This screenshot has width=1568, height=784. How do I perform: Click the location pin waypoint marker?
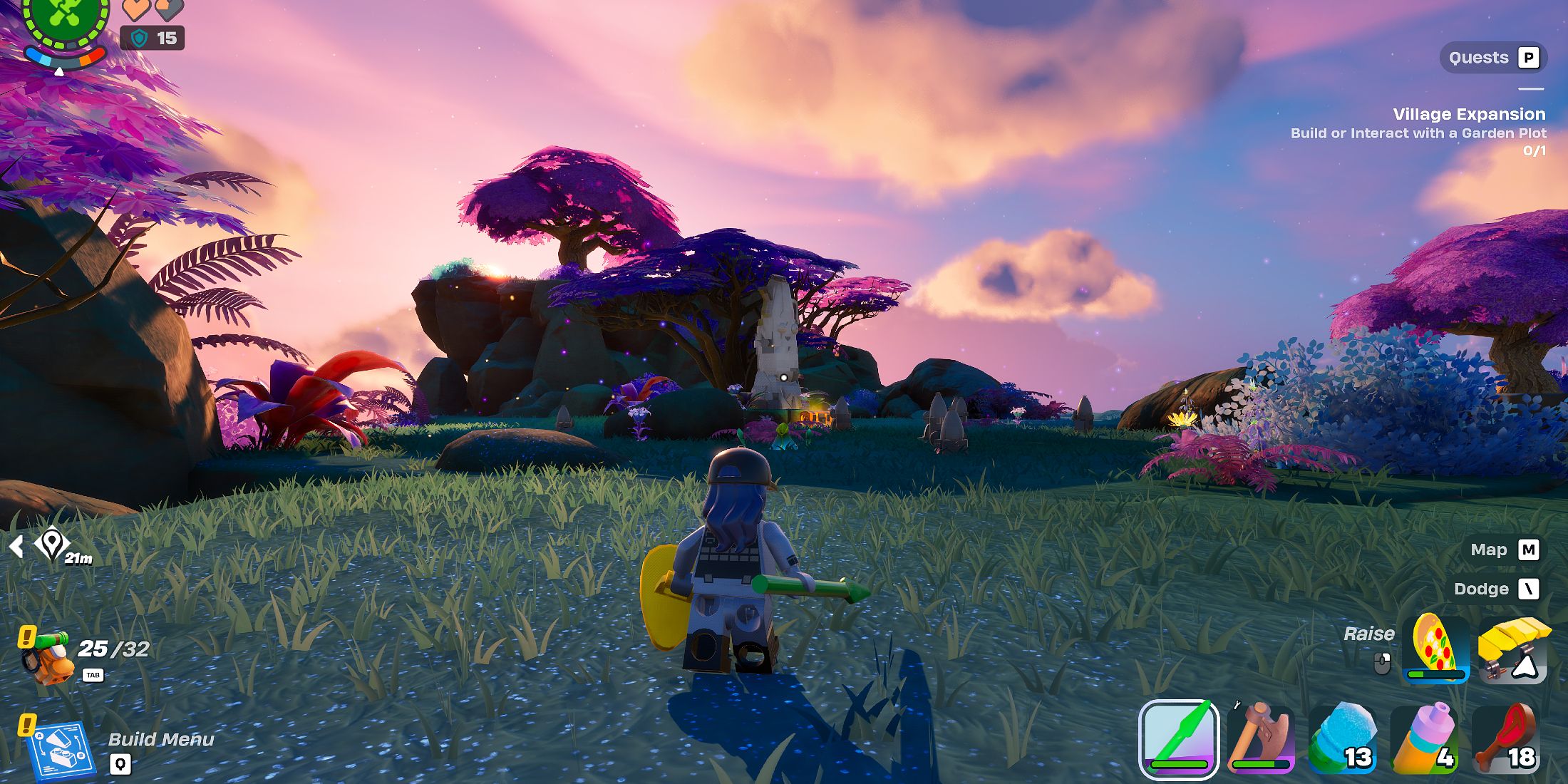click(x=51, y=545)
